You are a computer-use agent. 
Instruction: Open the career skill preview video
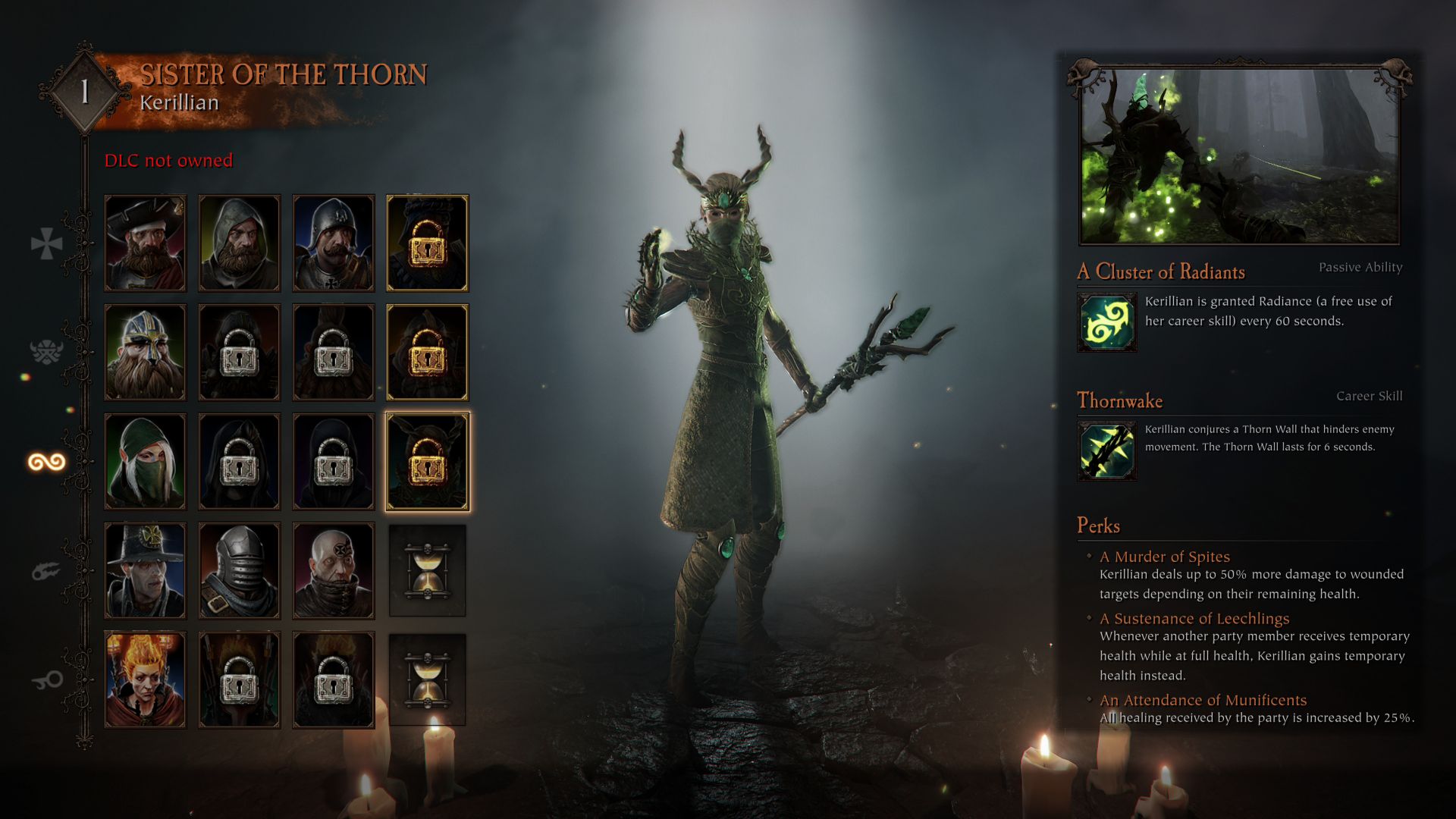pos(1239,157)
